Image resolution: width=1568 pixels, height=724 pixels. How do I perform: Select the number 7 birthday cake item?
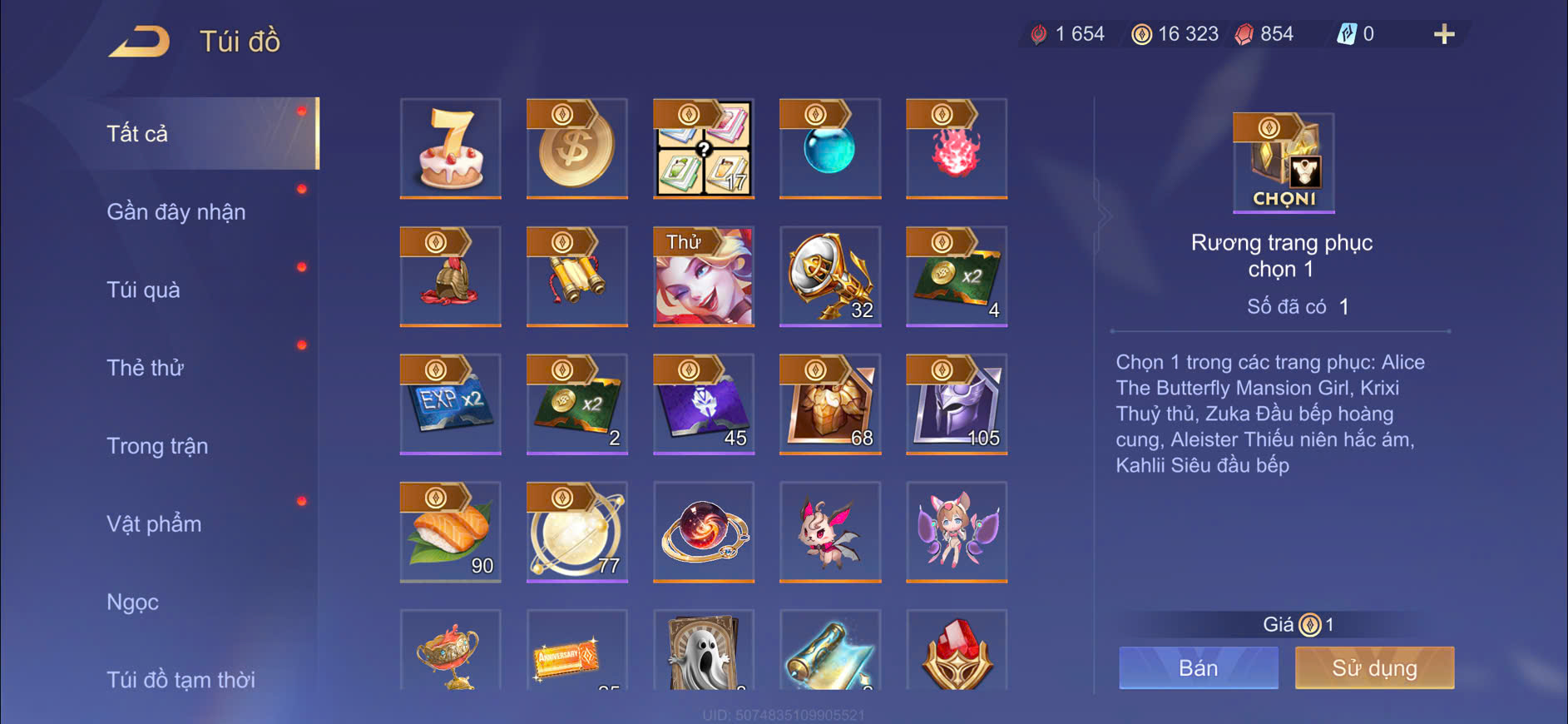click(451, 148)
